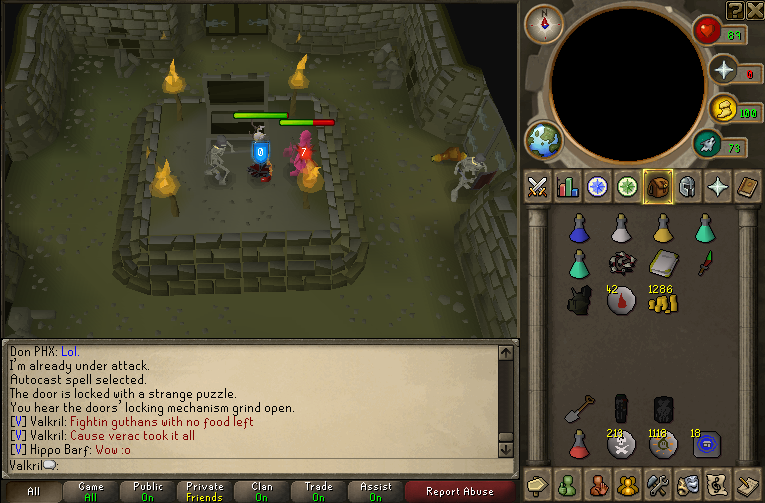Image resolution: width=765 pixels, height=503 pixels.
Task: Open the world map globe
Action: 544,140
